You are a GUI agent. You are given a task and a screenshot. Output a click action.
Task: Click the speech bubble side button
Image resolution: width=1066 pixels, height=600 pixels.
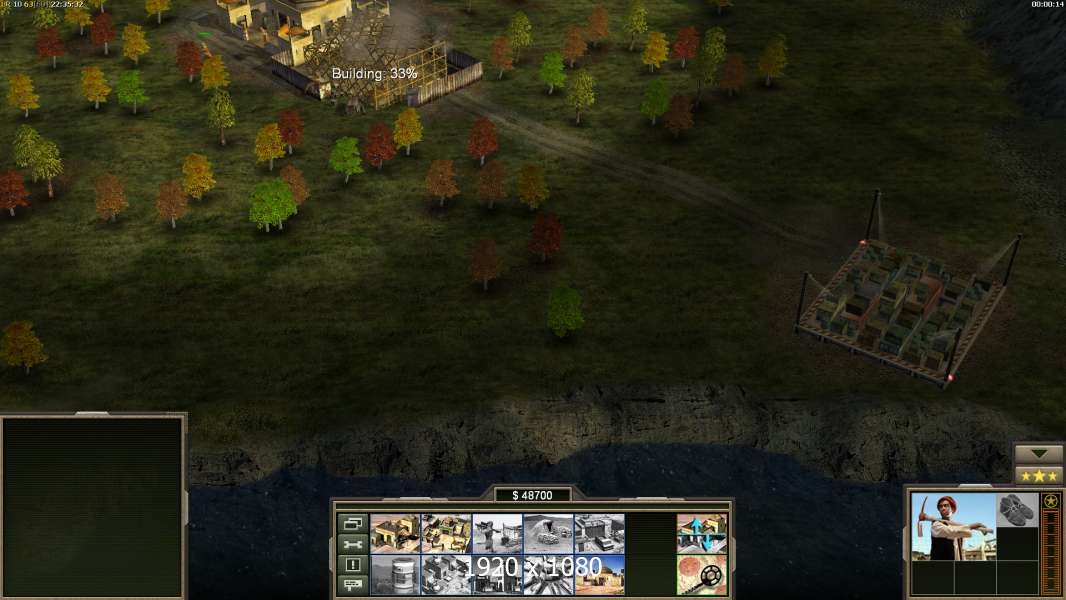(352, 585)
